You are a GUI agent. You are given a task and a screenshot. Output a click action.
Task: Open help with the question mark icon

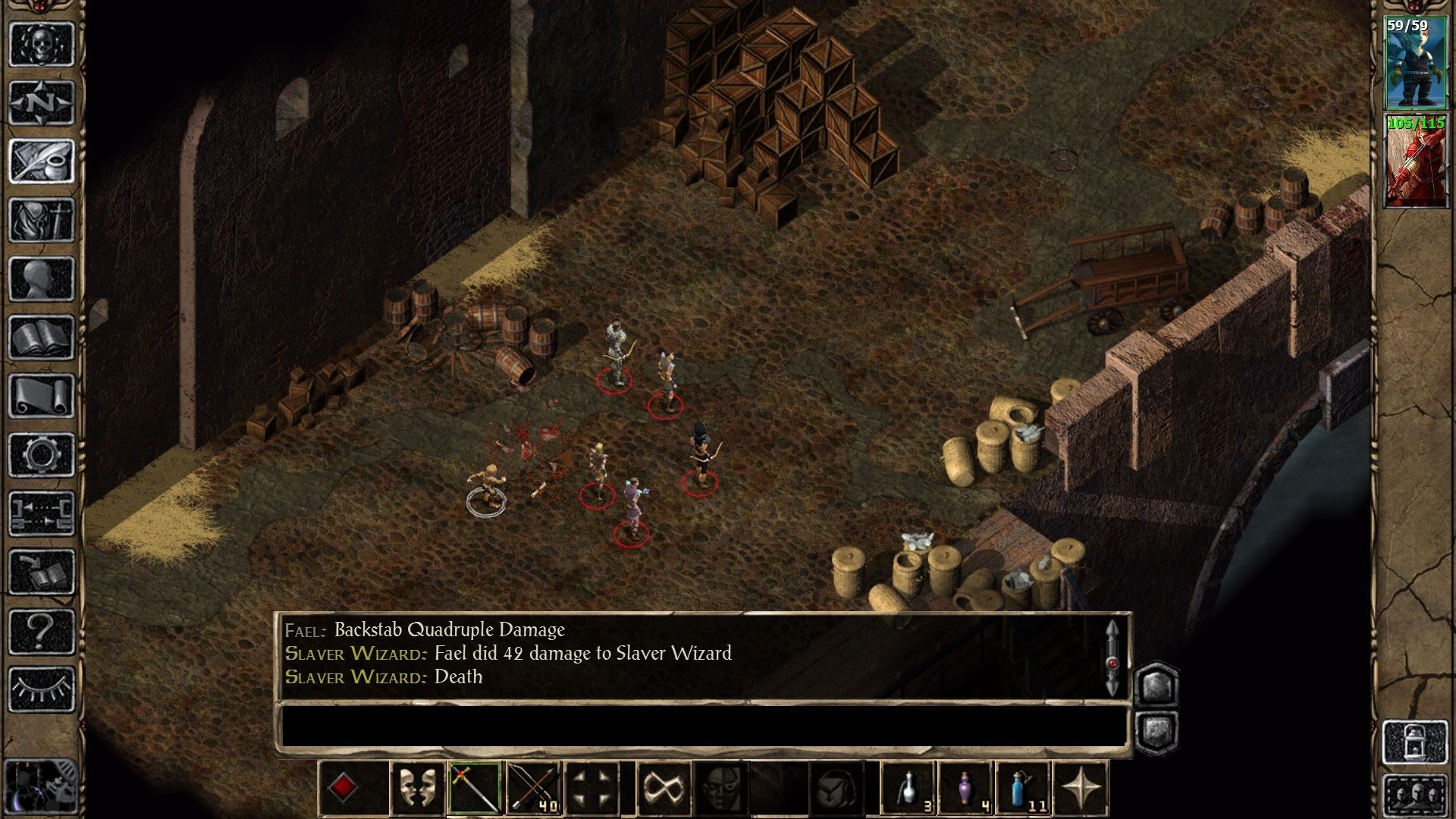[42, 631]
